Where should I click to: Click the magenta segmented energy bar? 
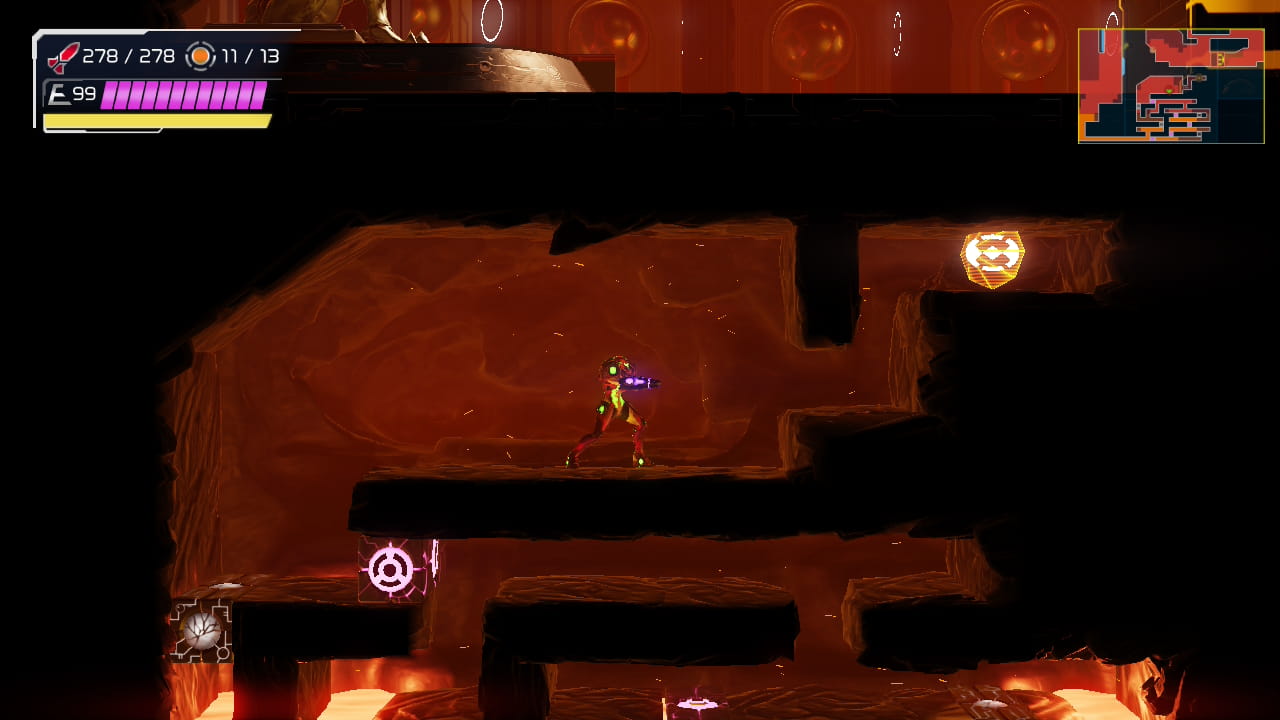[x=185, y=96]
